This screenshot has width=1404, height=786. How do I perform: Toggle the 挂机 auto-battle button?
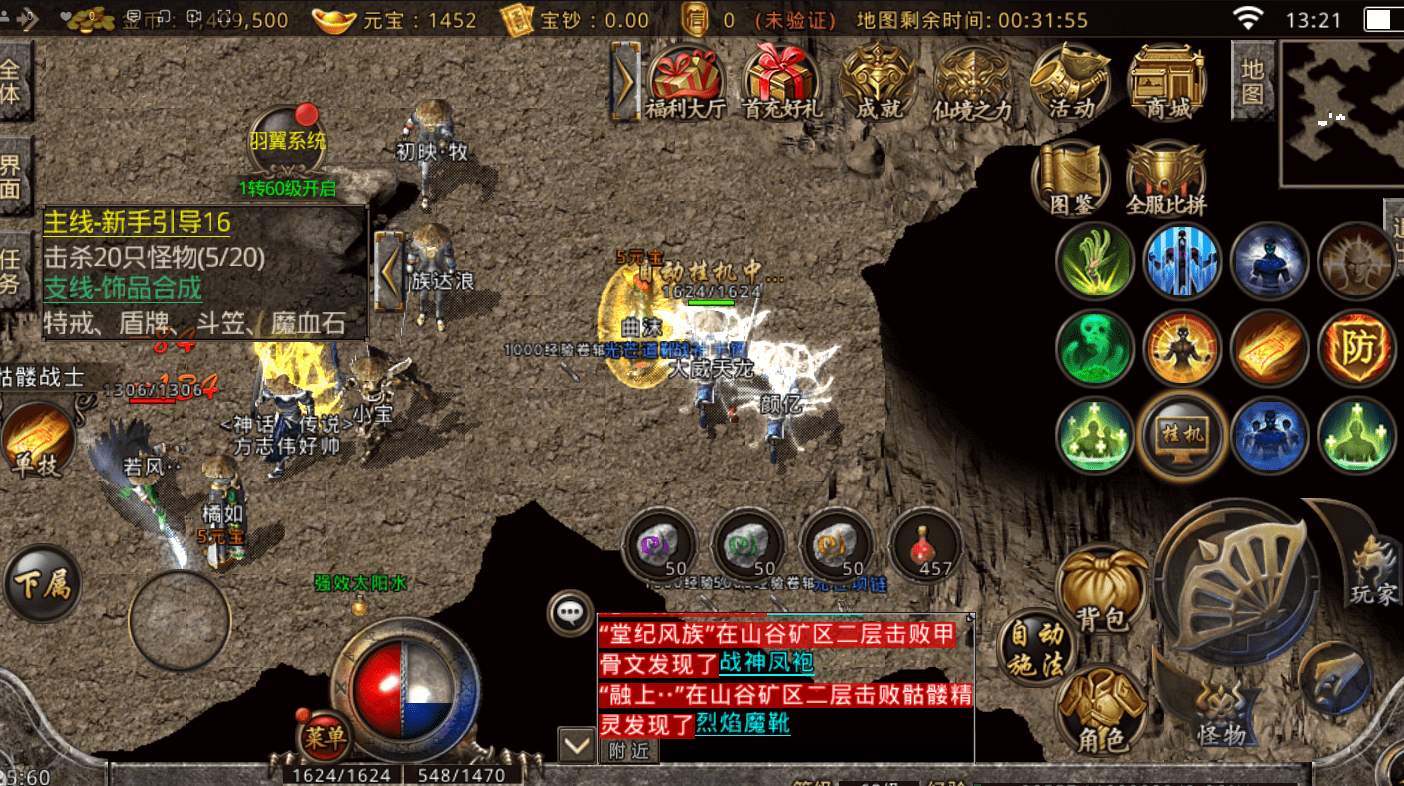click(x=1185, y=436)
